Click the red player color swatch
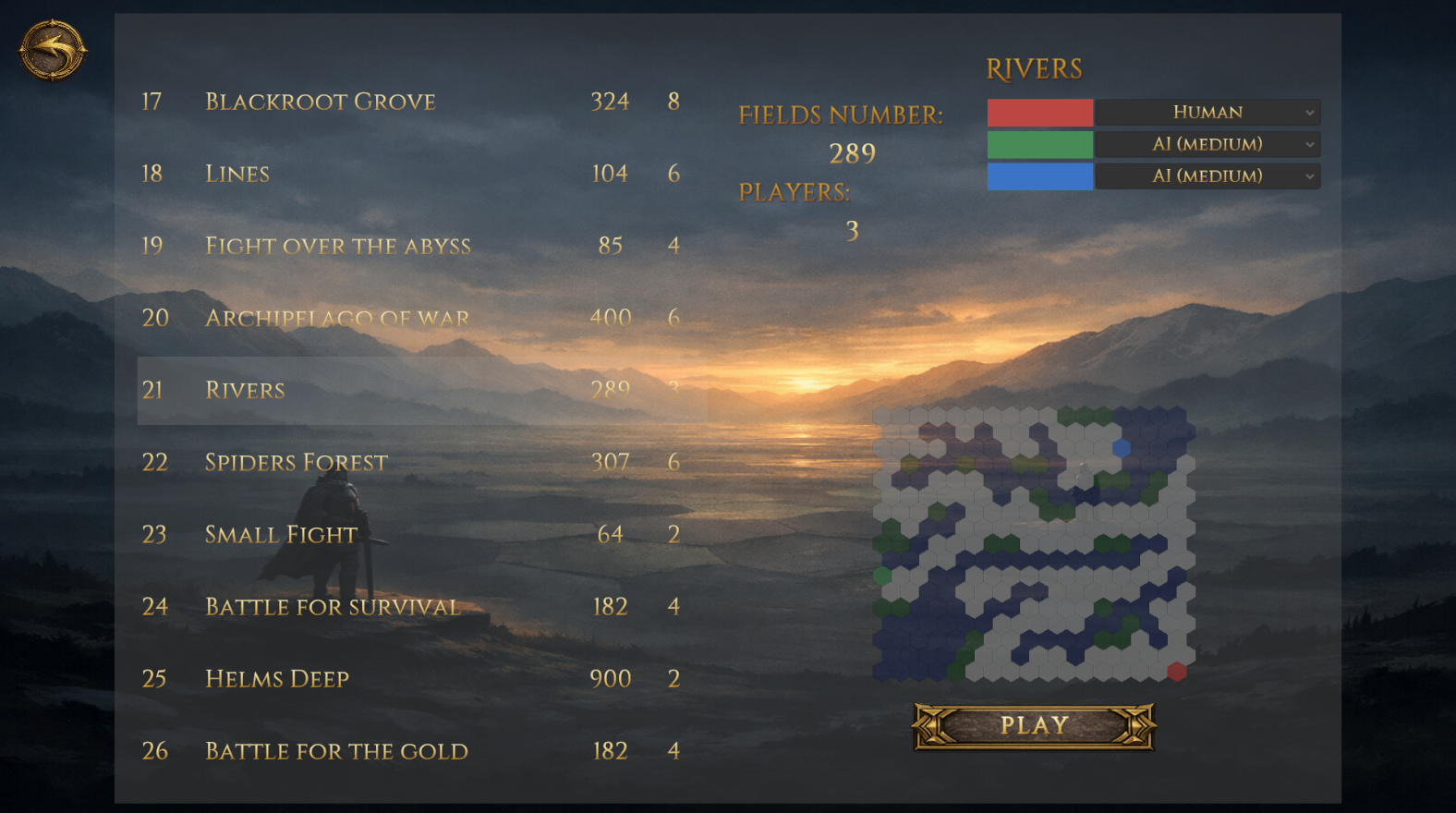The width and height of the screenshot is (1456, 813). pos(1039,112)
